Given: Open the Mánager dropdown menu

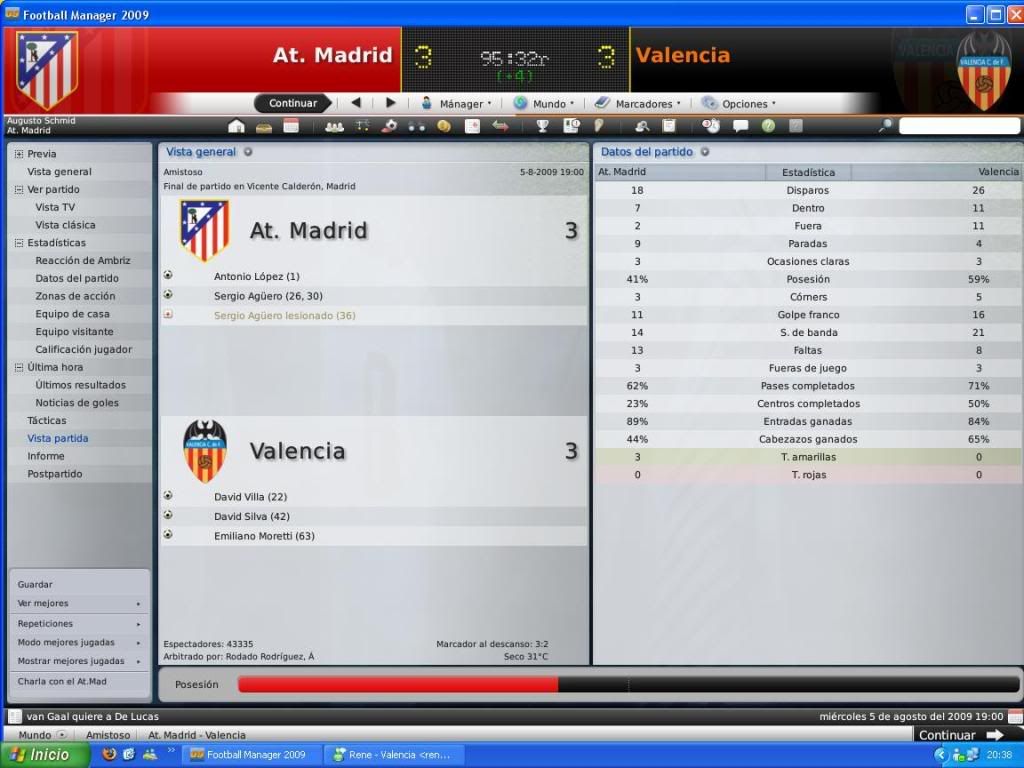Looking at the screenshot, I should pyautogui.click(x=456, y=103).
